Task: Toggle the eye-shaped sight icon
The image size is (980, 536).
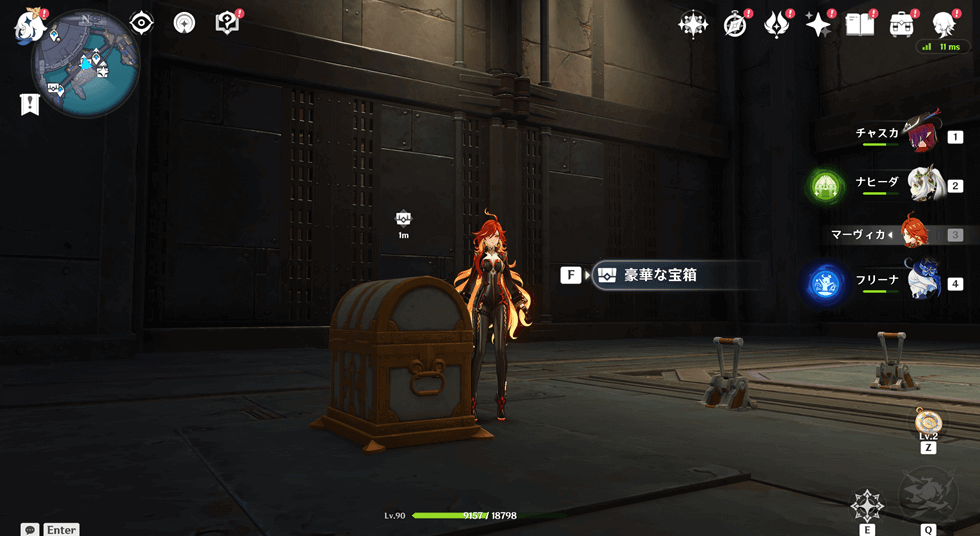Action: 142,22
